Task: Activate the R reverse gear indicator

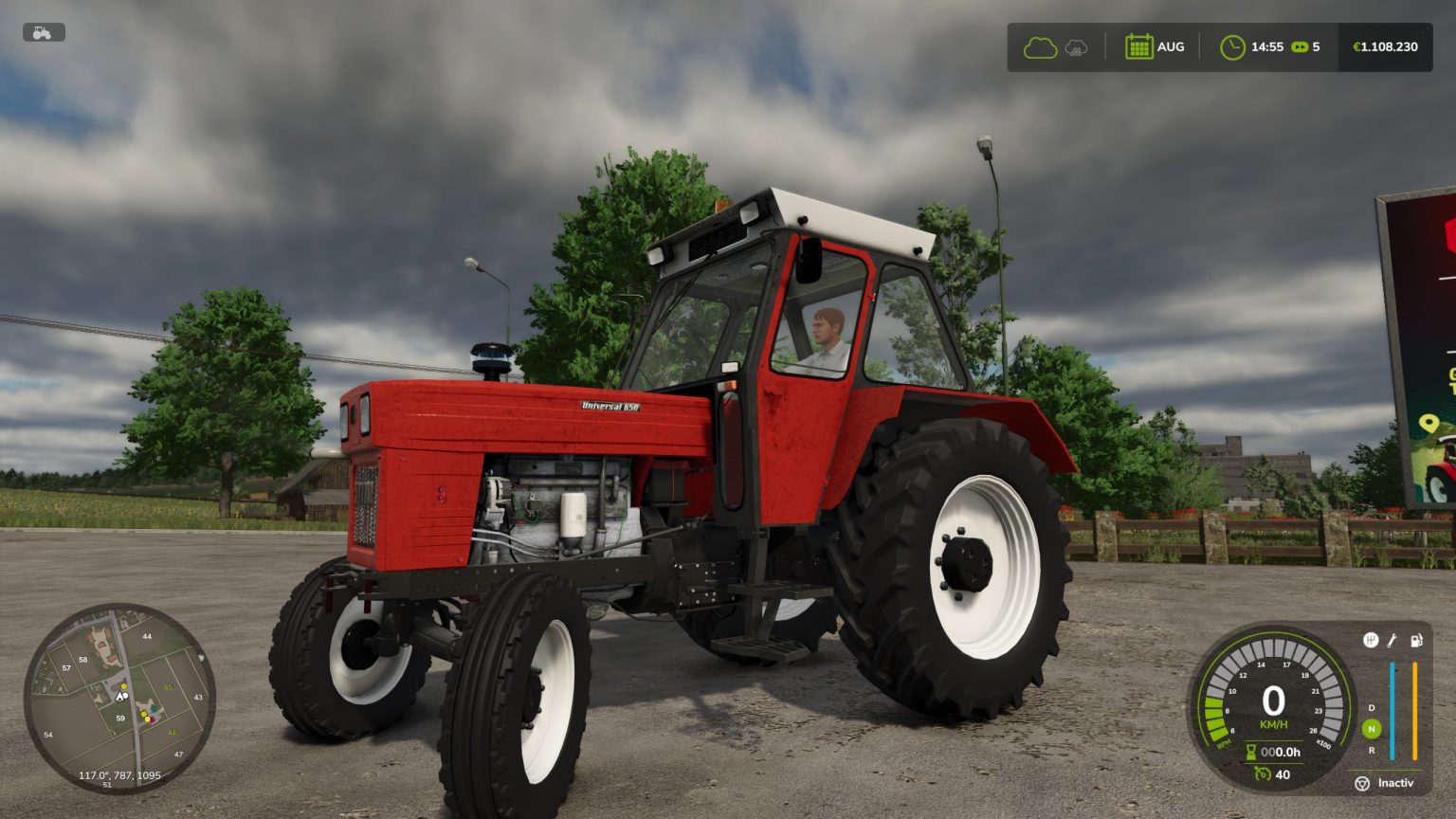Action: pyautogui.click(x=1371, y=751)
